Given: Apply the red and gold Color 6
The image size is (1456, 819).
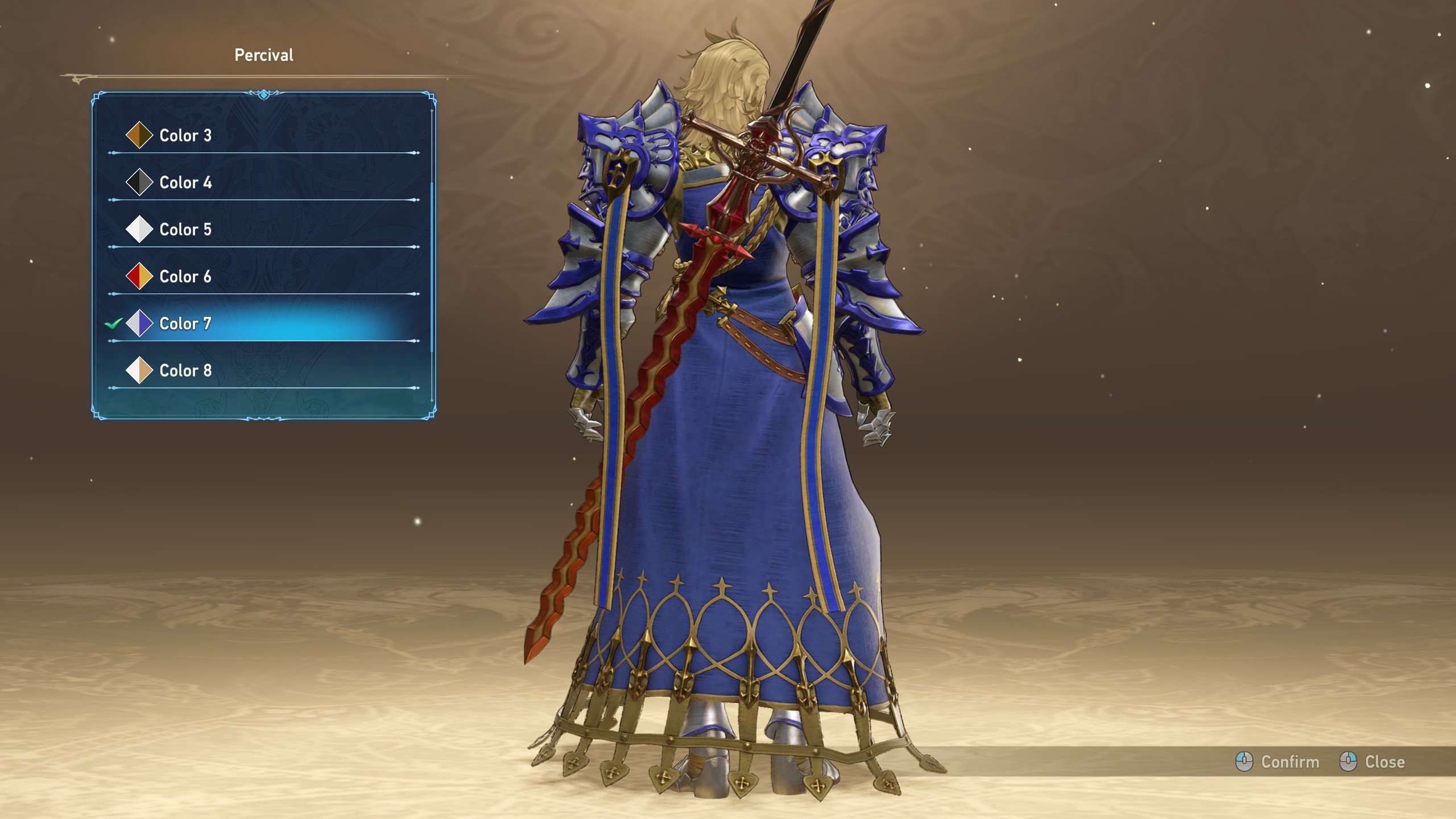Looking at the screenshot, I should [185, 277].
